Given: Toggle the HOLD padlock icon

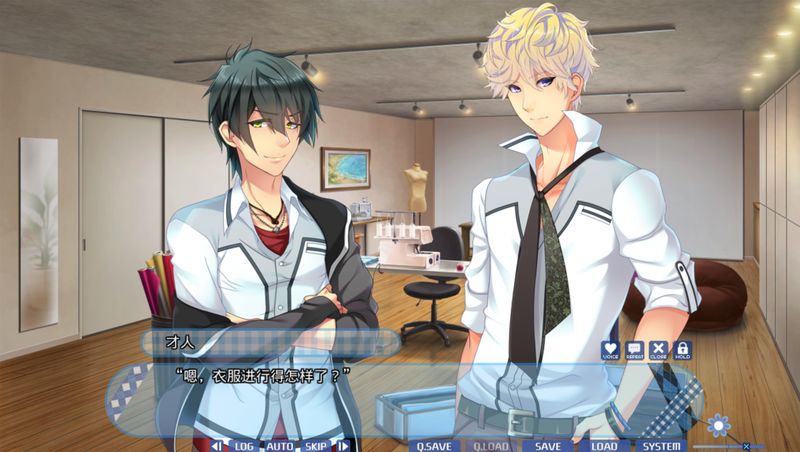Looking at the screenshot, I should click(682, 349).
